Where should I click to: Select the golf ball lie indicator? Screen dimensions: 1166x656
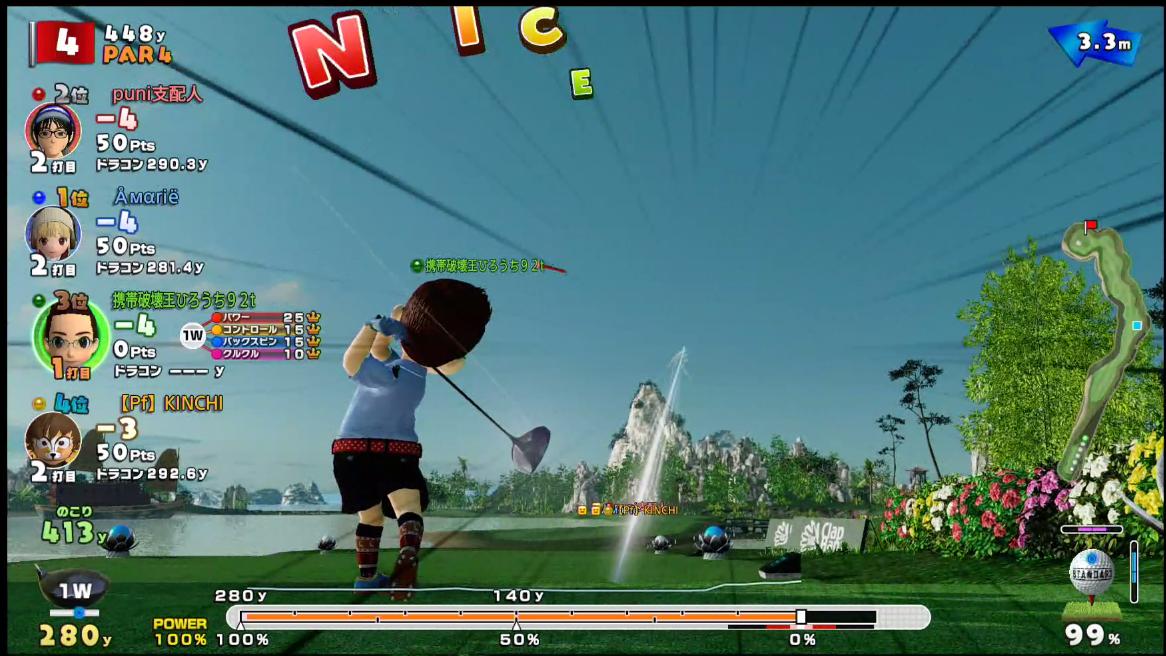(1091, 573)
